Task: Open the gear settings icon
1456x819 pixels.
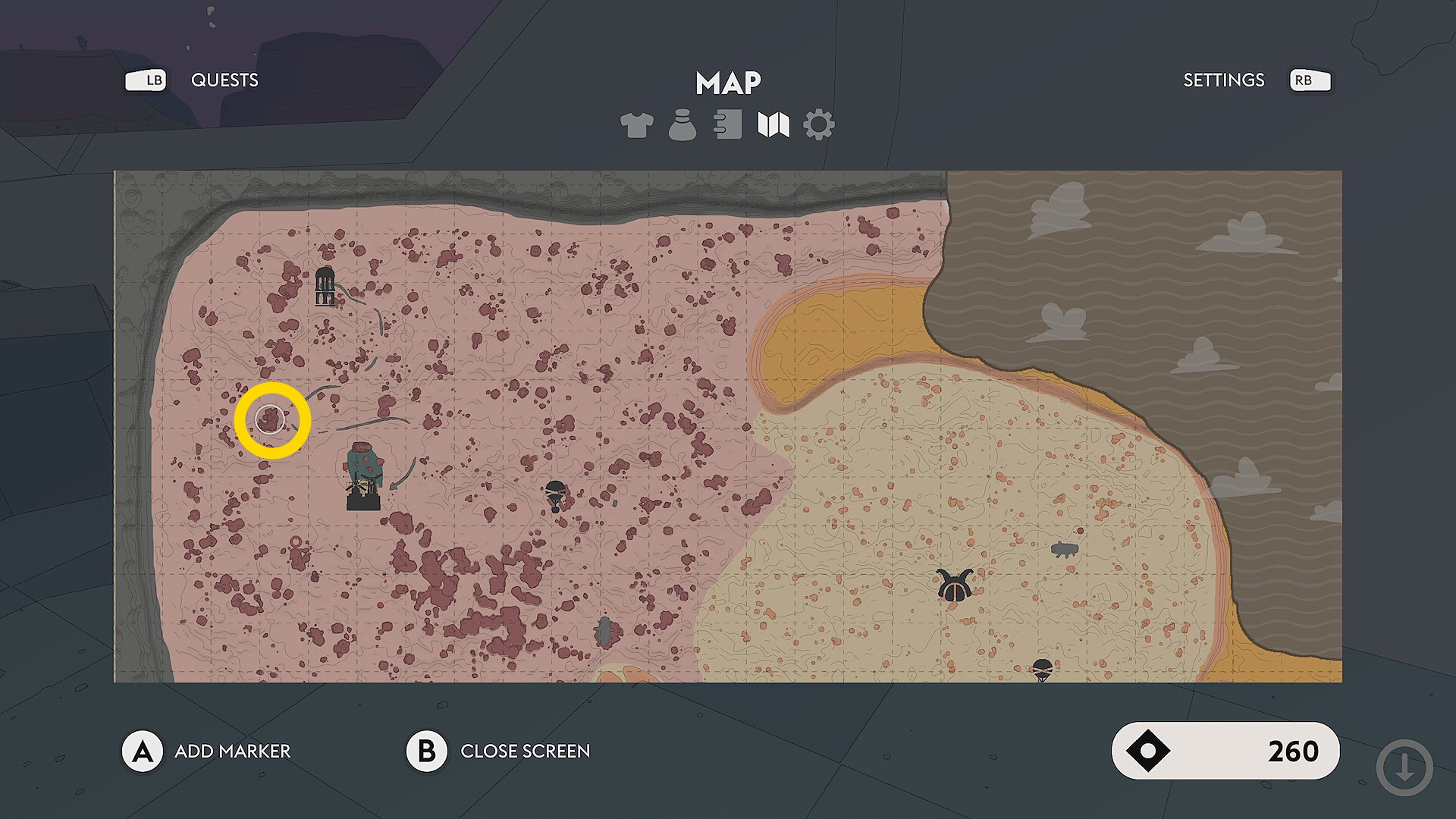Action: (x=818, y=125)
